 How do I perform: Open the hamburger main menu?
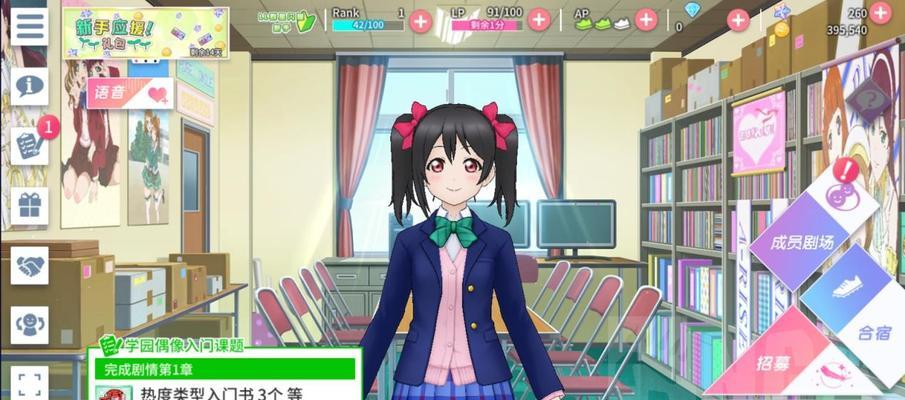pos(30,26)
